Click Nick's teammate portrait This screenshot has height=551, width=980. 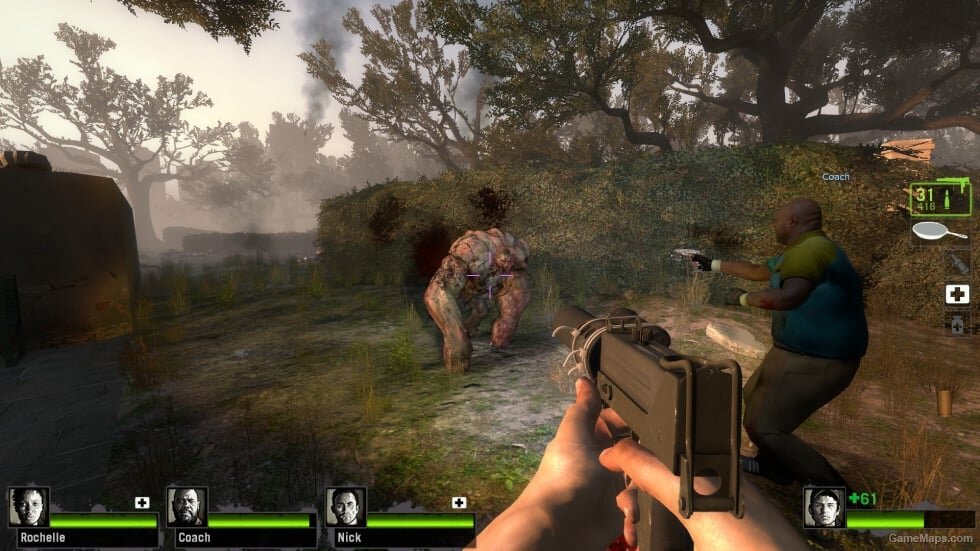(x=345, y=508)
